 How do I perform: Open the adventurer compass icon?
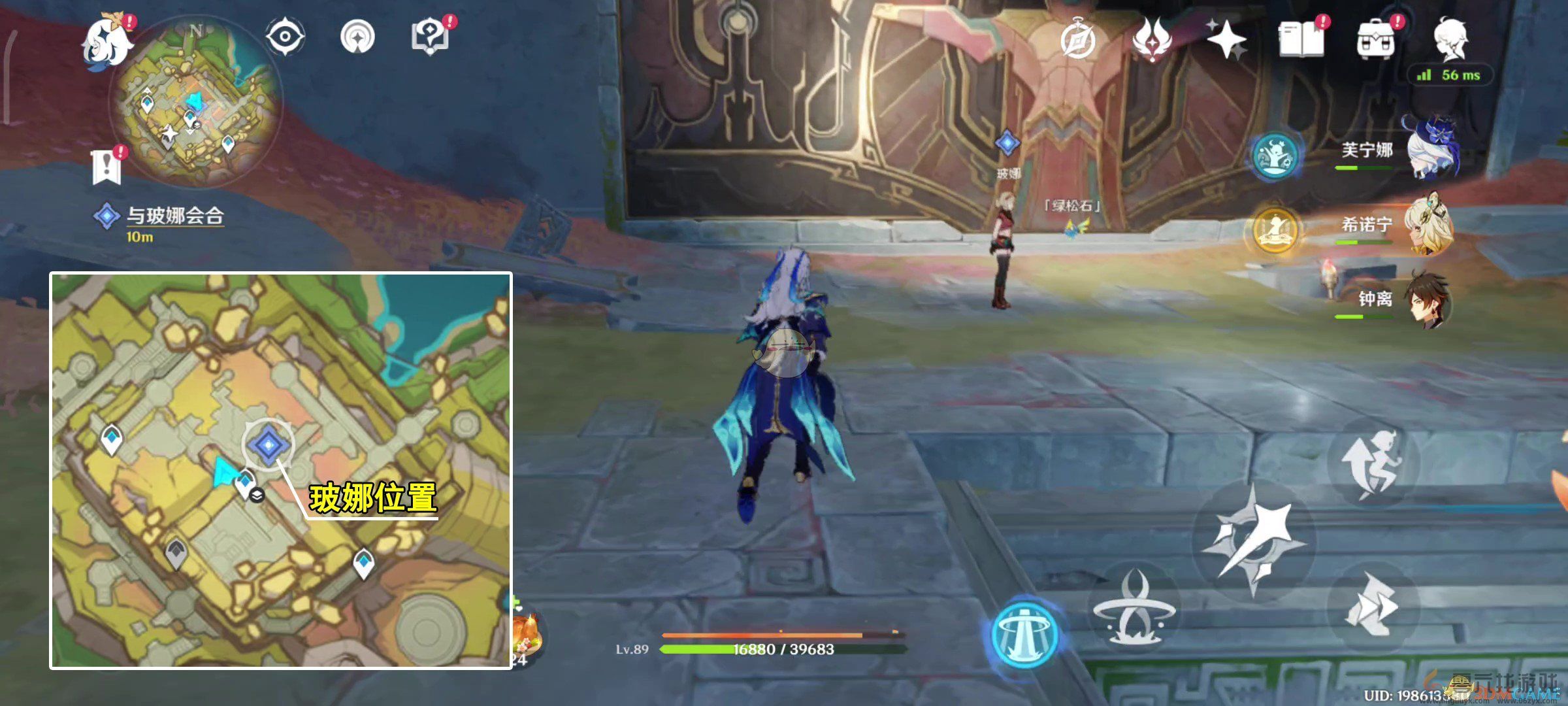(1077, 42)
